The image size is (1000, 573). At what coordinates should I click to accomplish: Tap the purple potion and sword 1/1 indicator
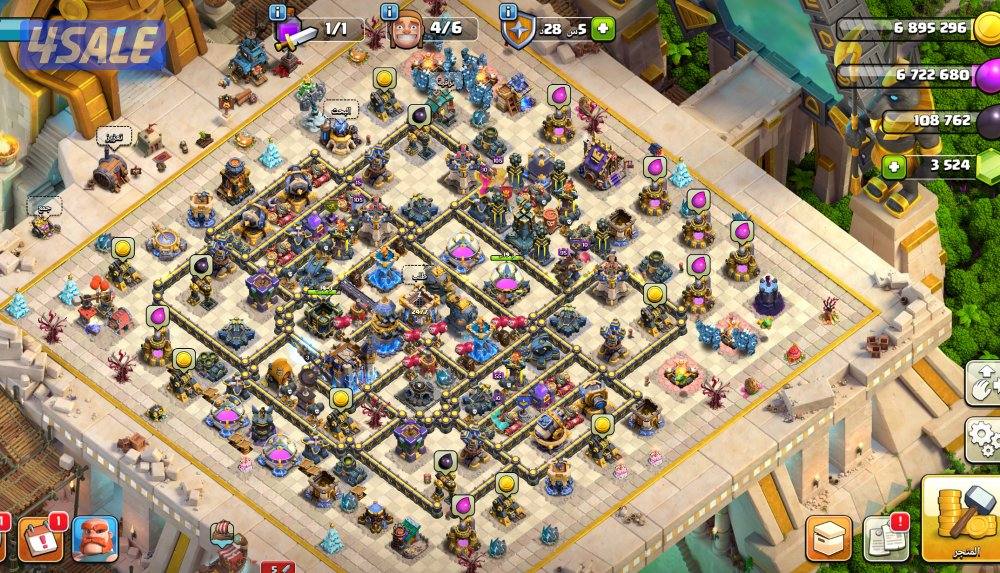click(x=295, y=32)
